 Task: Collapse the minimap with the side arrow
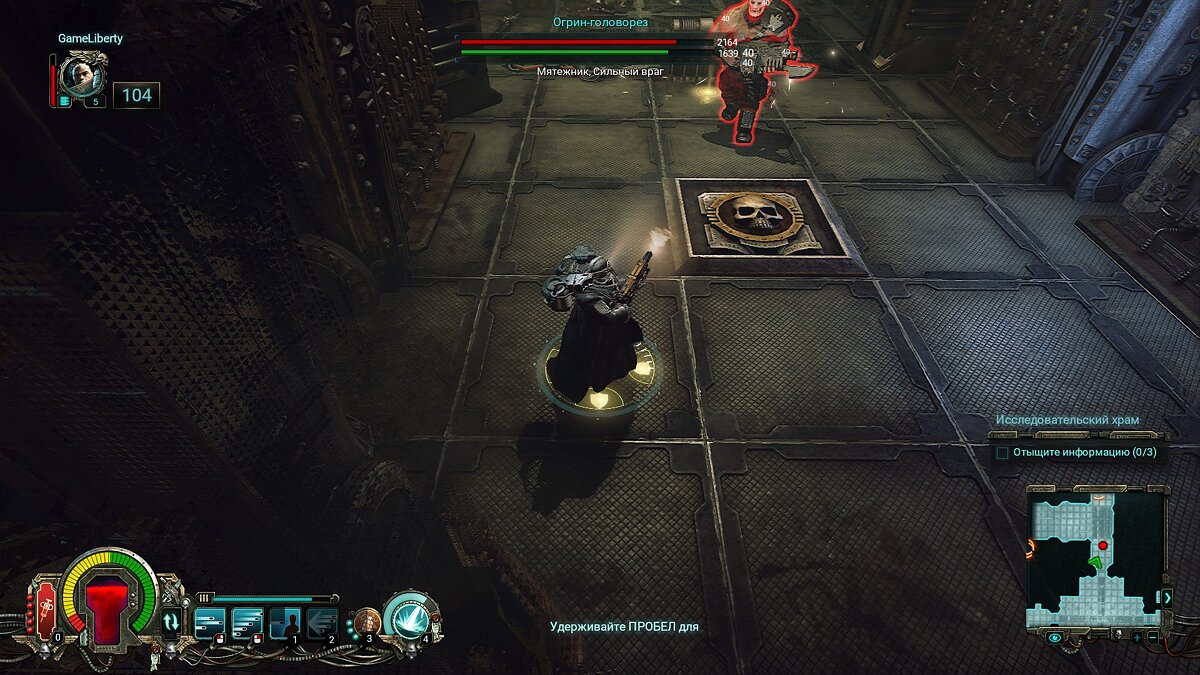(x=1166, y=597)
